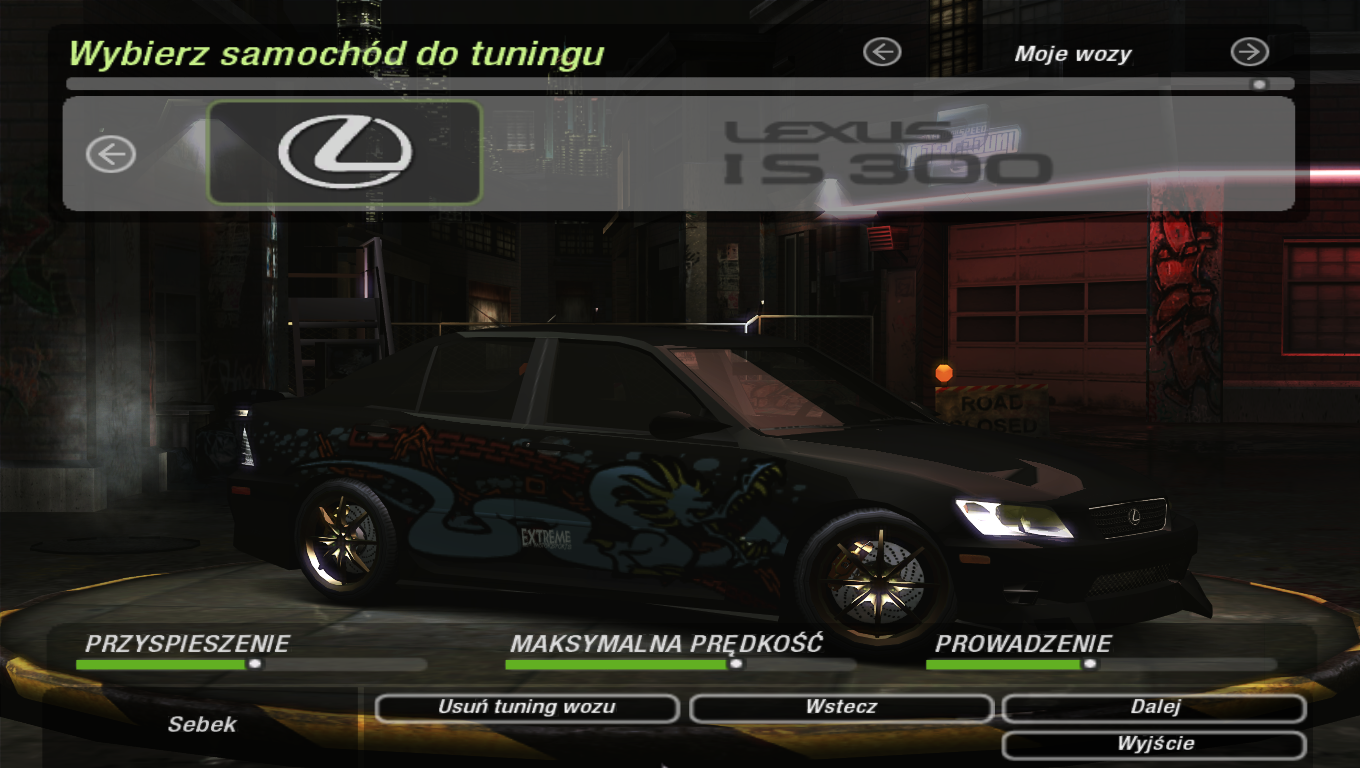Click the "Usuń tuning wozu" button

coord(527,708)
